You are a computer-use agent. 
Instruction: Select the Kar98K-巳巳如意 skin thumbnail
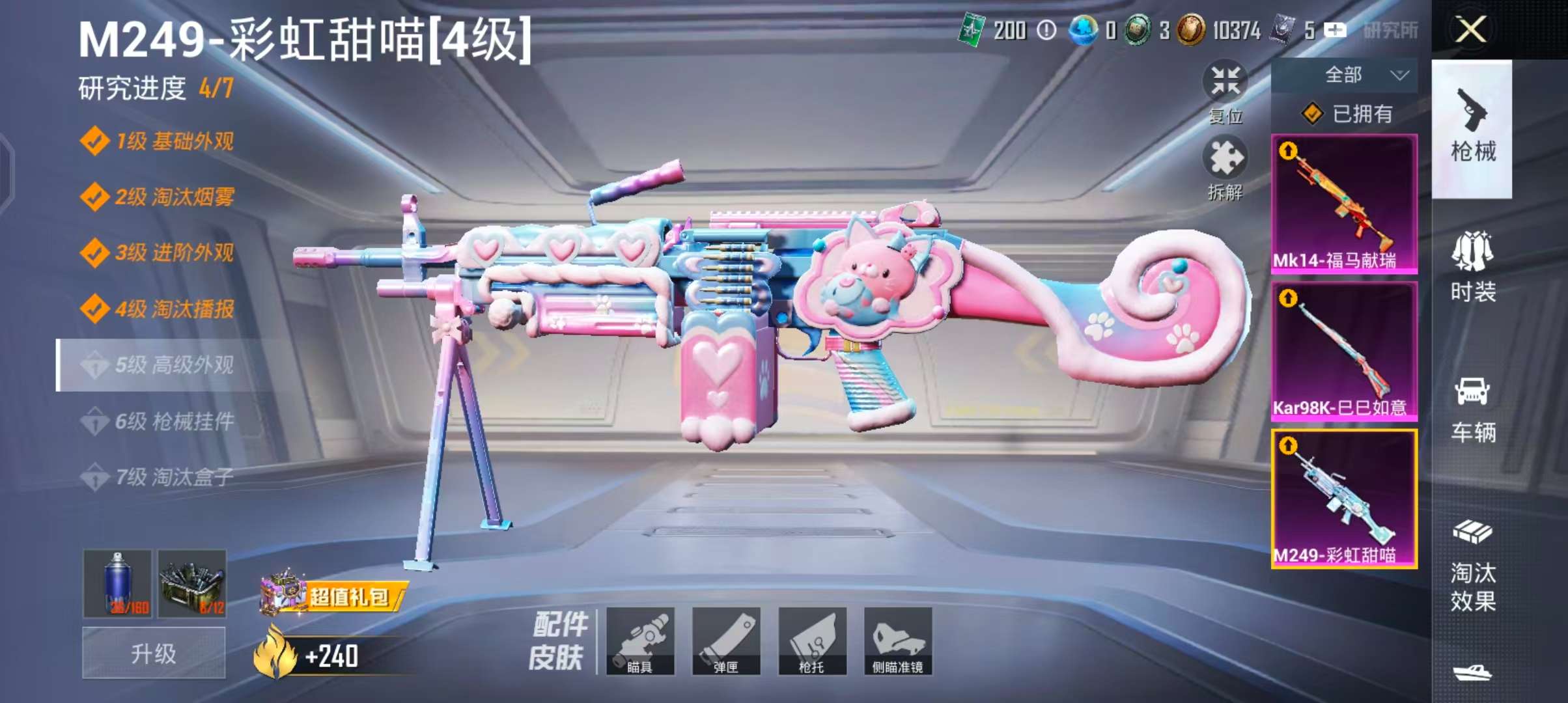pyautogui.click(x=1344, y=351)
